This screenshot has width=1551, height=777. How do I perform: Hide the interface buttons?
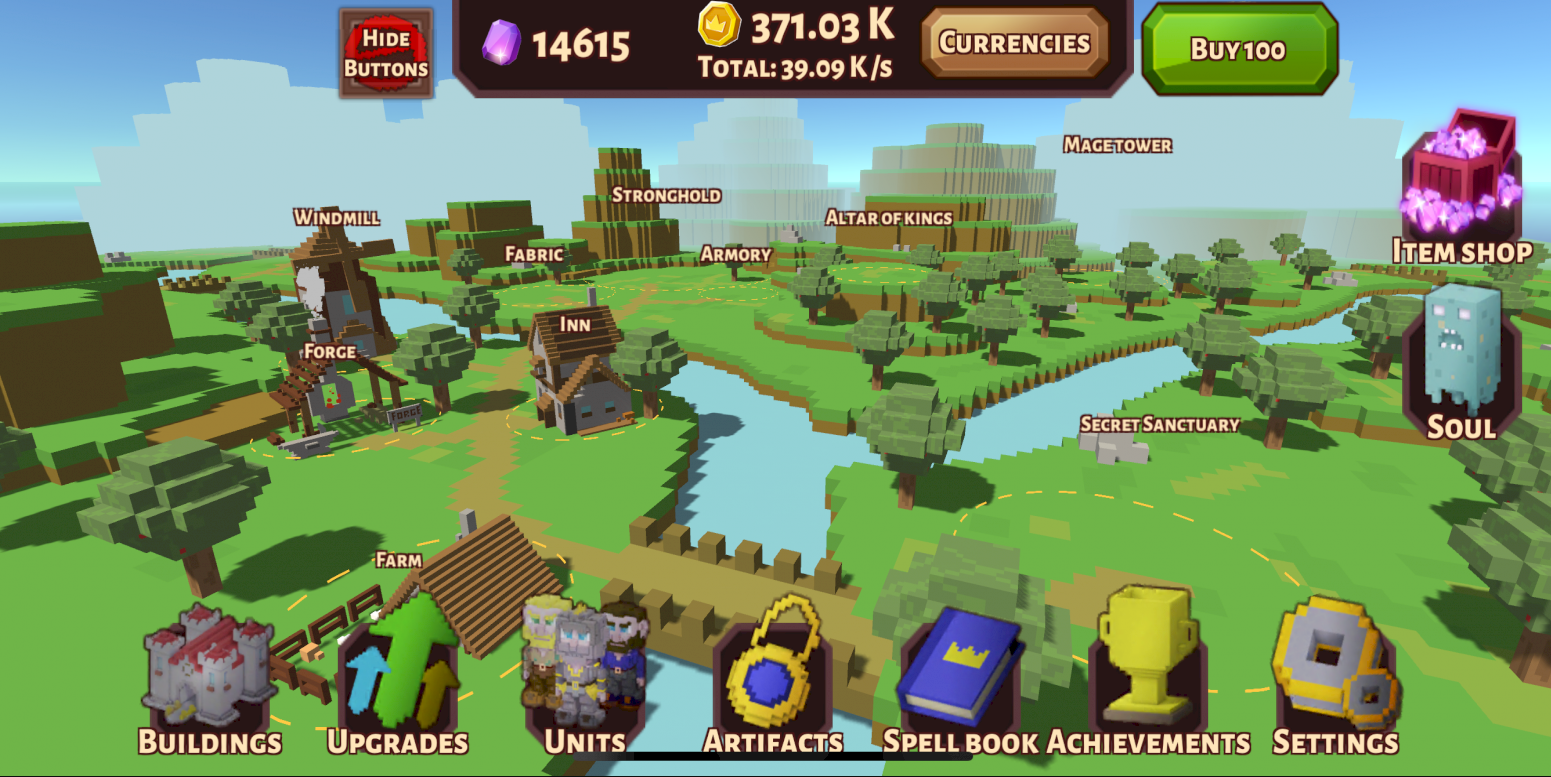tap(386, 53)
